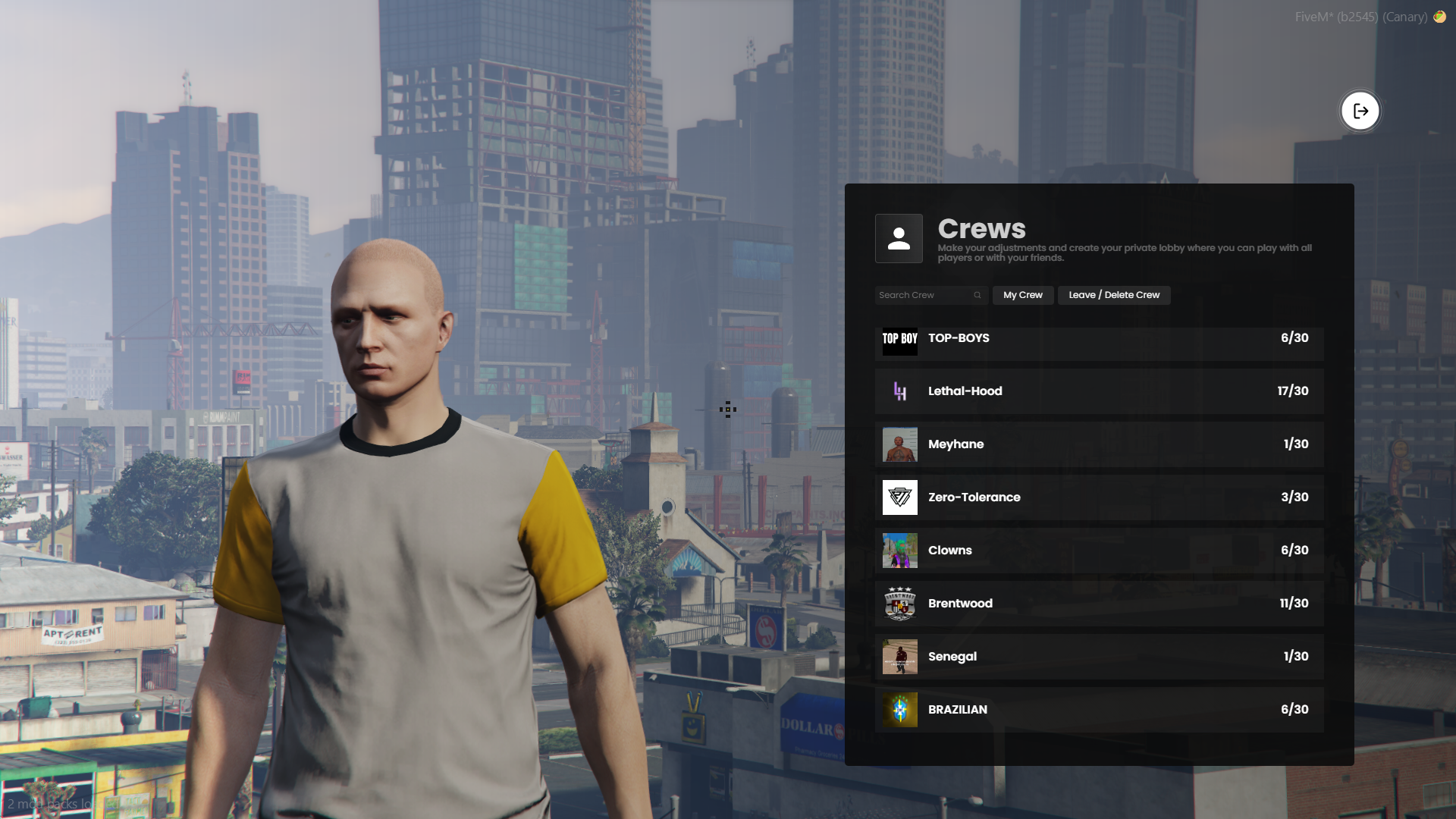Screen dimensions: 1456x819
Task: Select the Clowns crew
Action: click(x=1098, y=551)
